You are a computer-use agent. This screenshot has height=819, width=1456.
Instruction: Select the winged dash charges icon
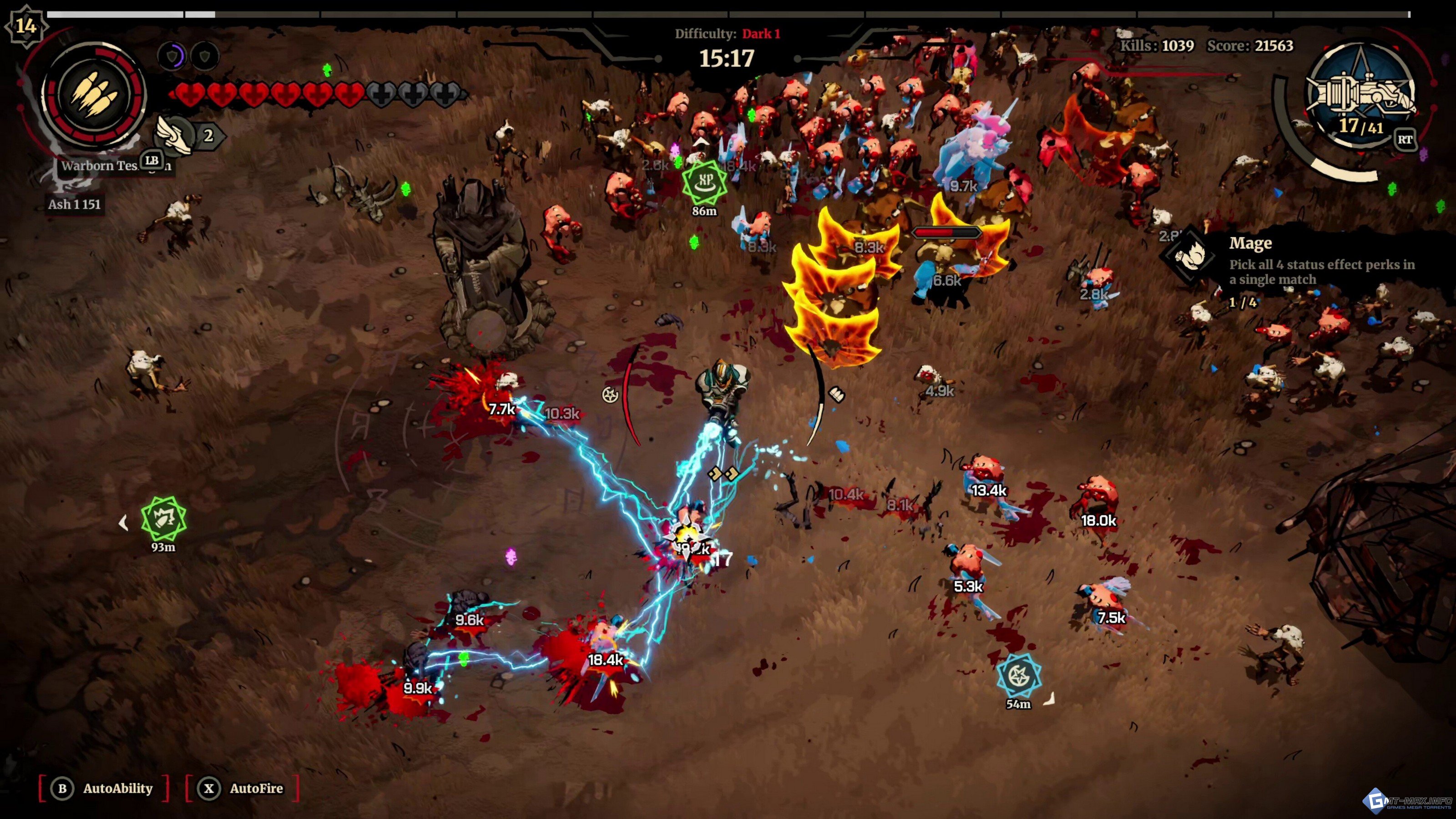pyautogui.click(x=175, y=135)
